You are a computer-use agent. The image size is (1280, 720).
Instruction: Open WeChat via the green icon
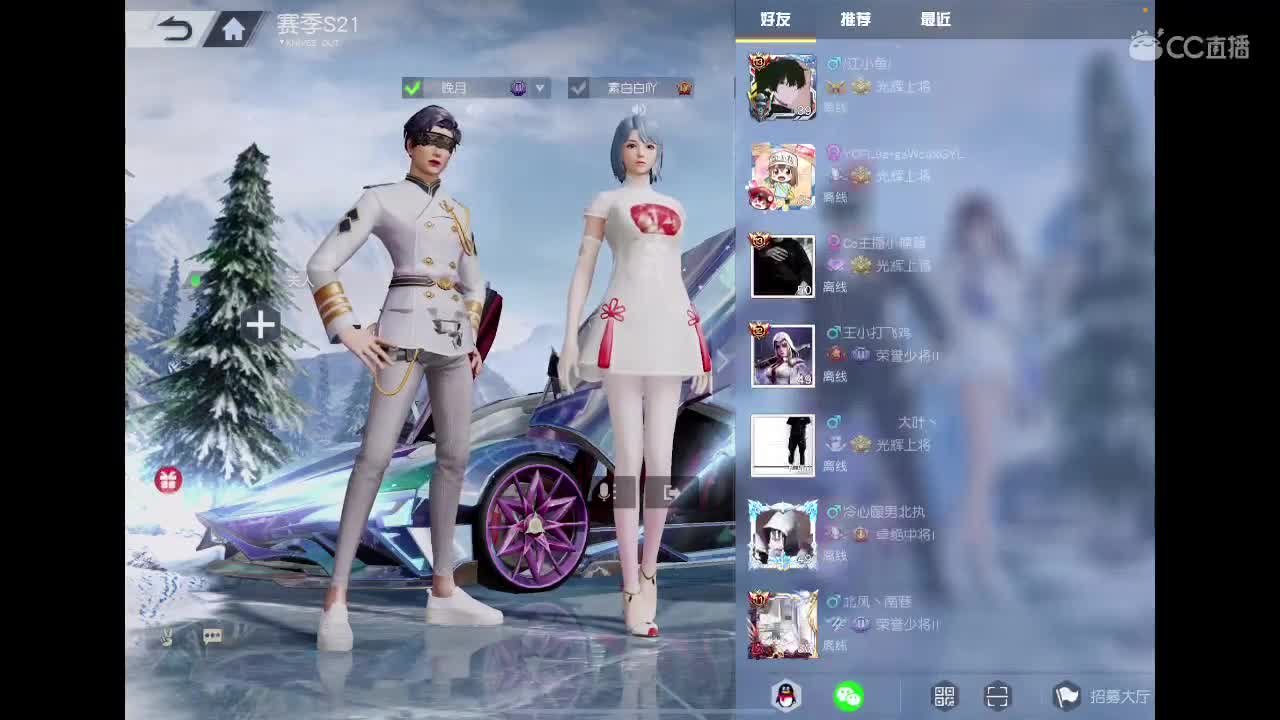(849, 696)
